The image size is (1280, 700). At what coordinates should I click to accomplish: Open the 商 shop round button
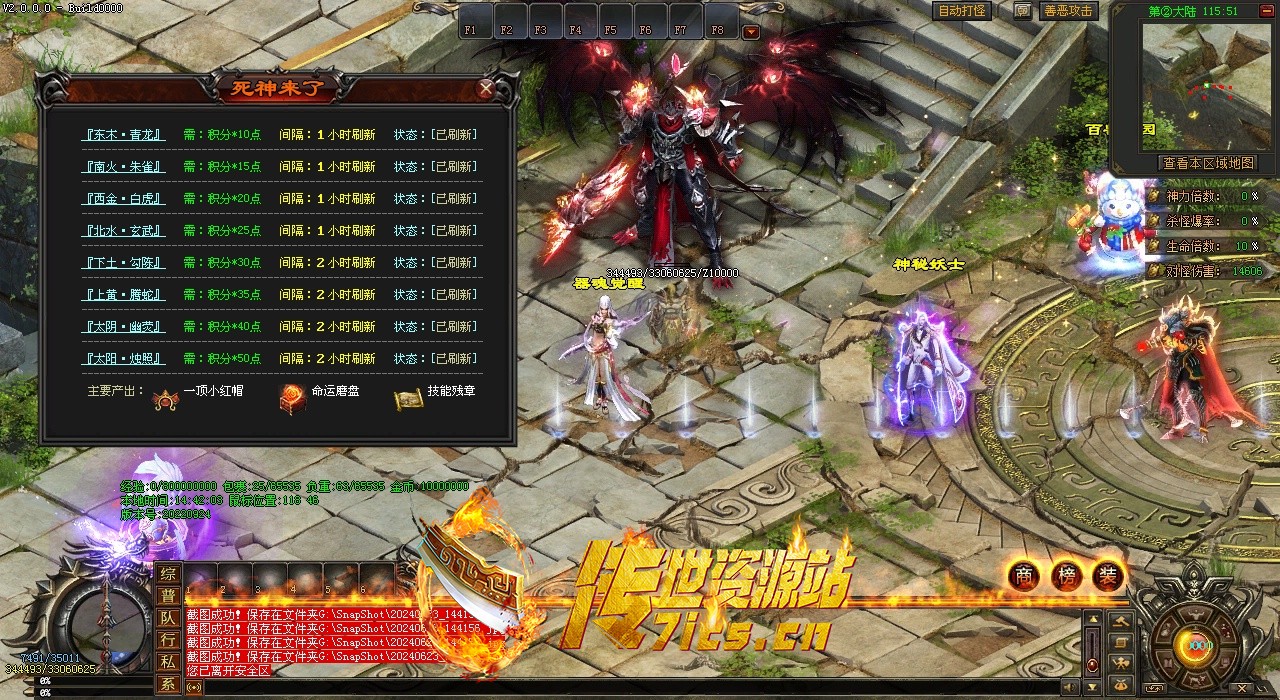[1023, 575]
